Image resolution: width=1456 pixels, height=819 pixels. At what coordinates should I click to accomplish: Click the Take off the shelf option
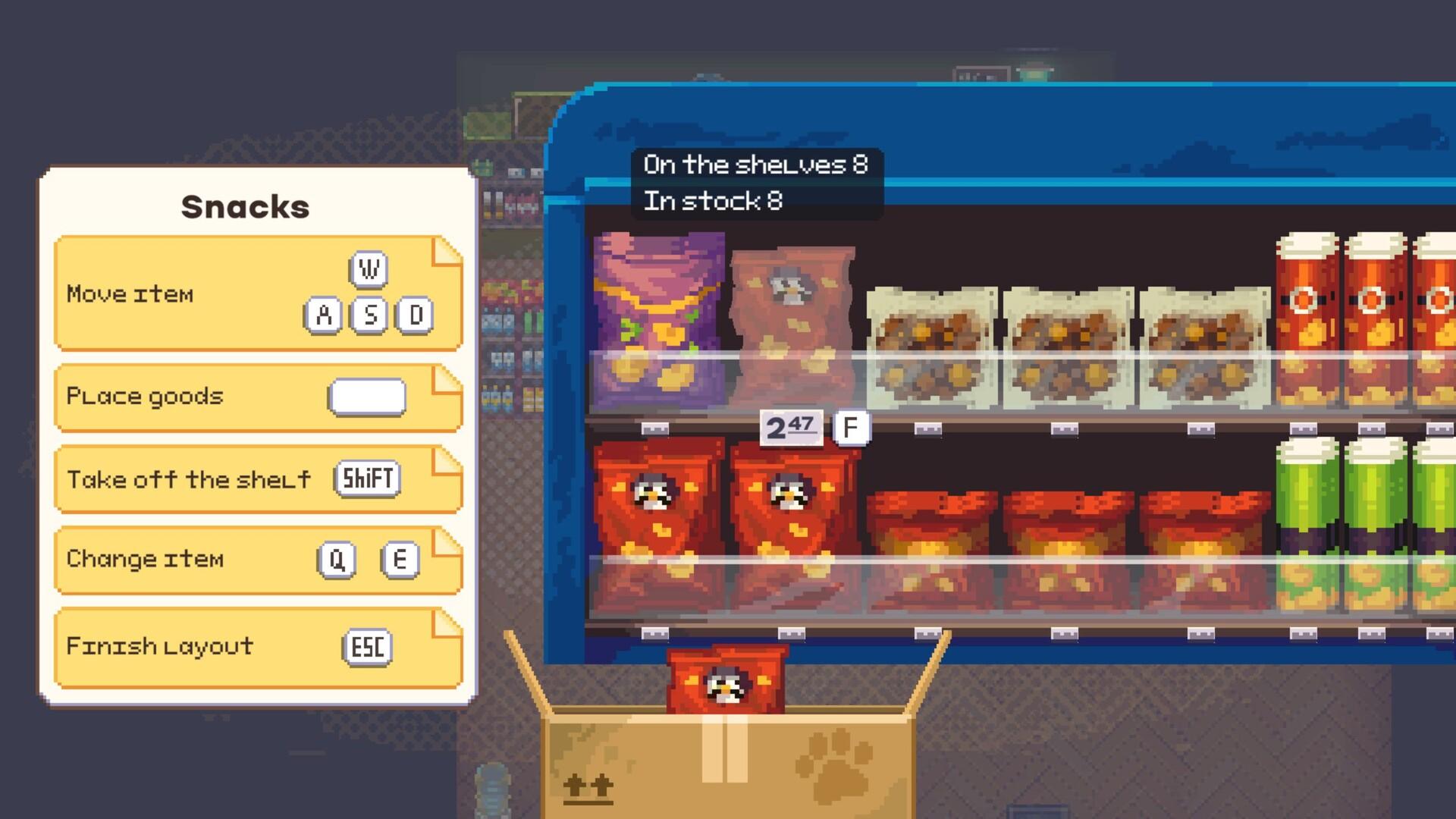click(x=188, y=479)
